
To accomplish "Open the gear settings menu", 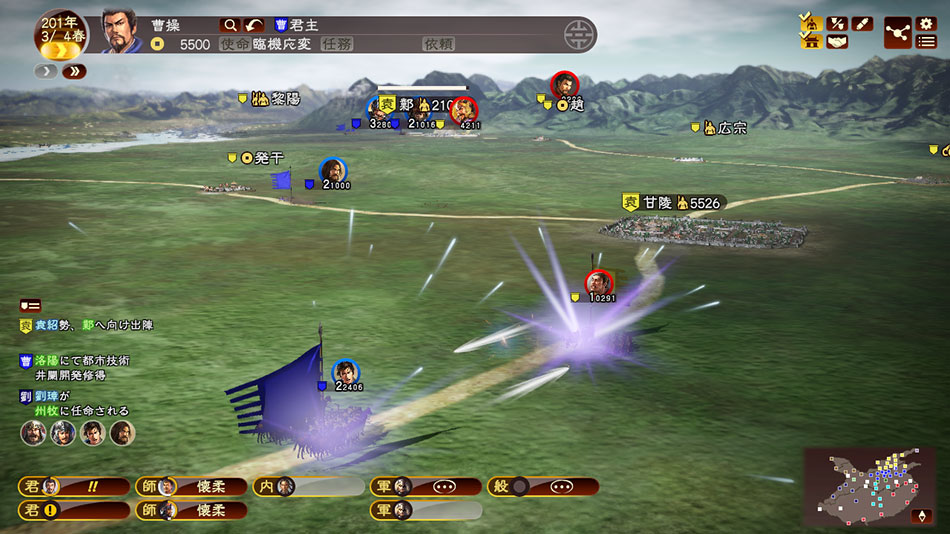I will click(925, 23).
